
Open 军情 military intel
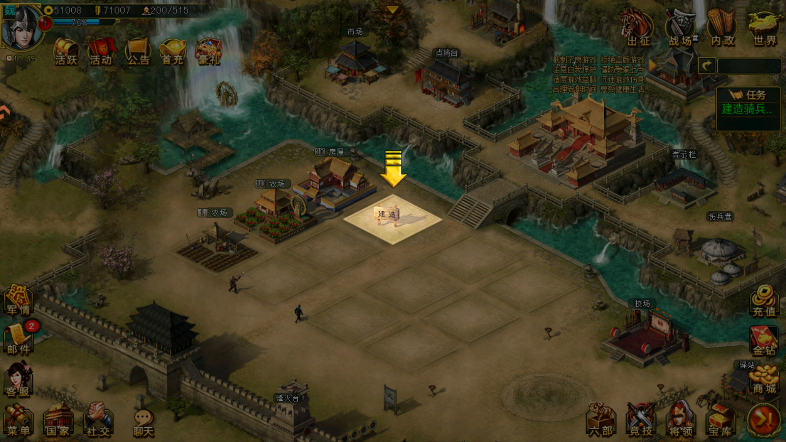17,300
